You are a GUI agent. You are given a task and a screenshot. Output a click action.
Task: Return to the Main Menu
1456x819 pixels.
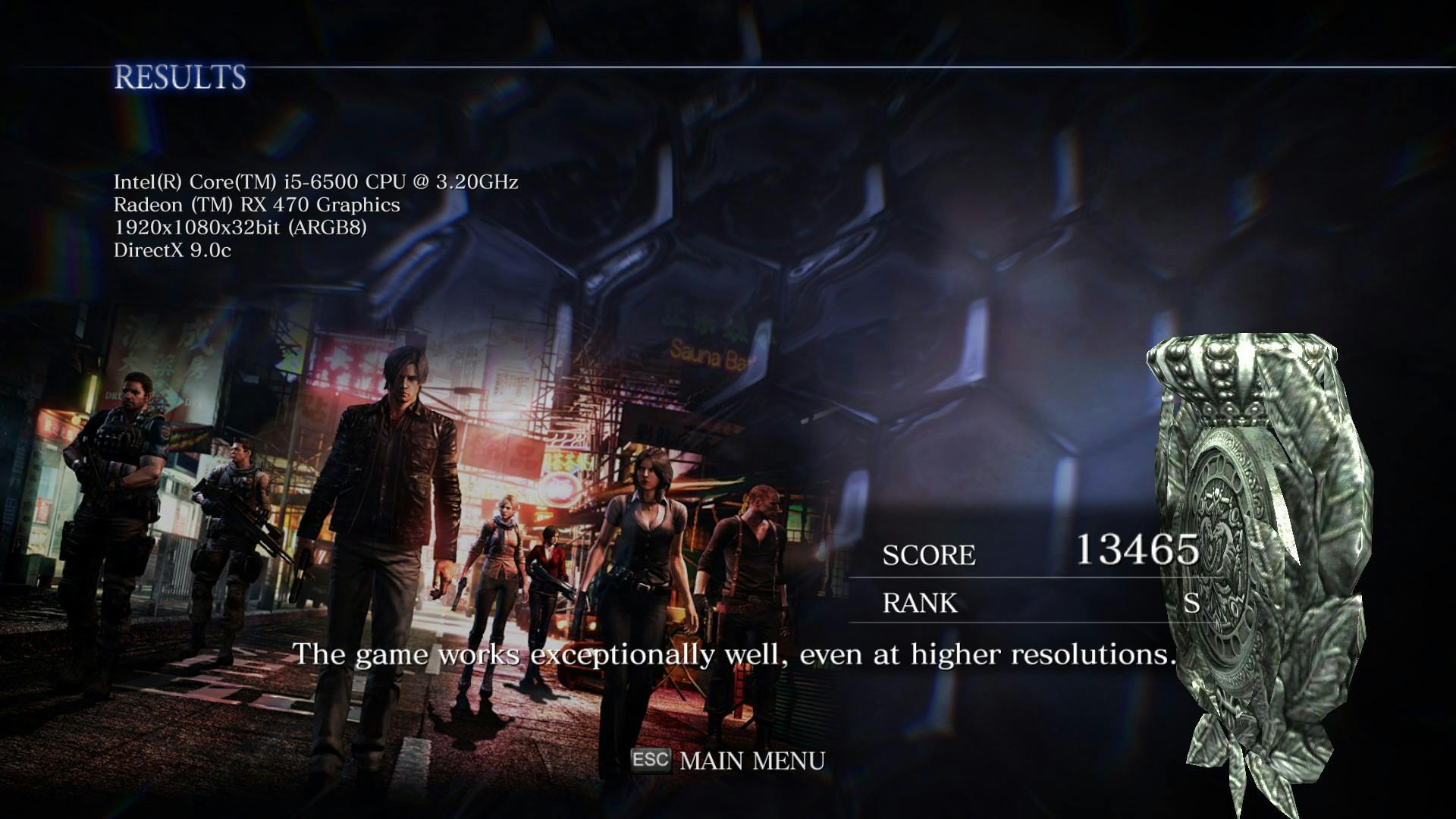tap(751, 761)
